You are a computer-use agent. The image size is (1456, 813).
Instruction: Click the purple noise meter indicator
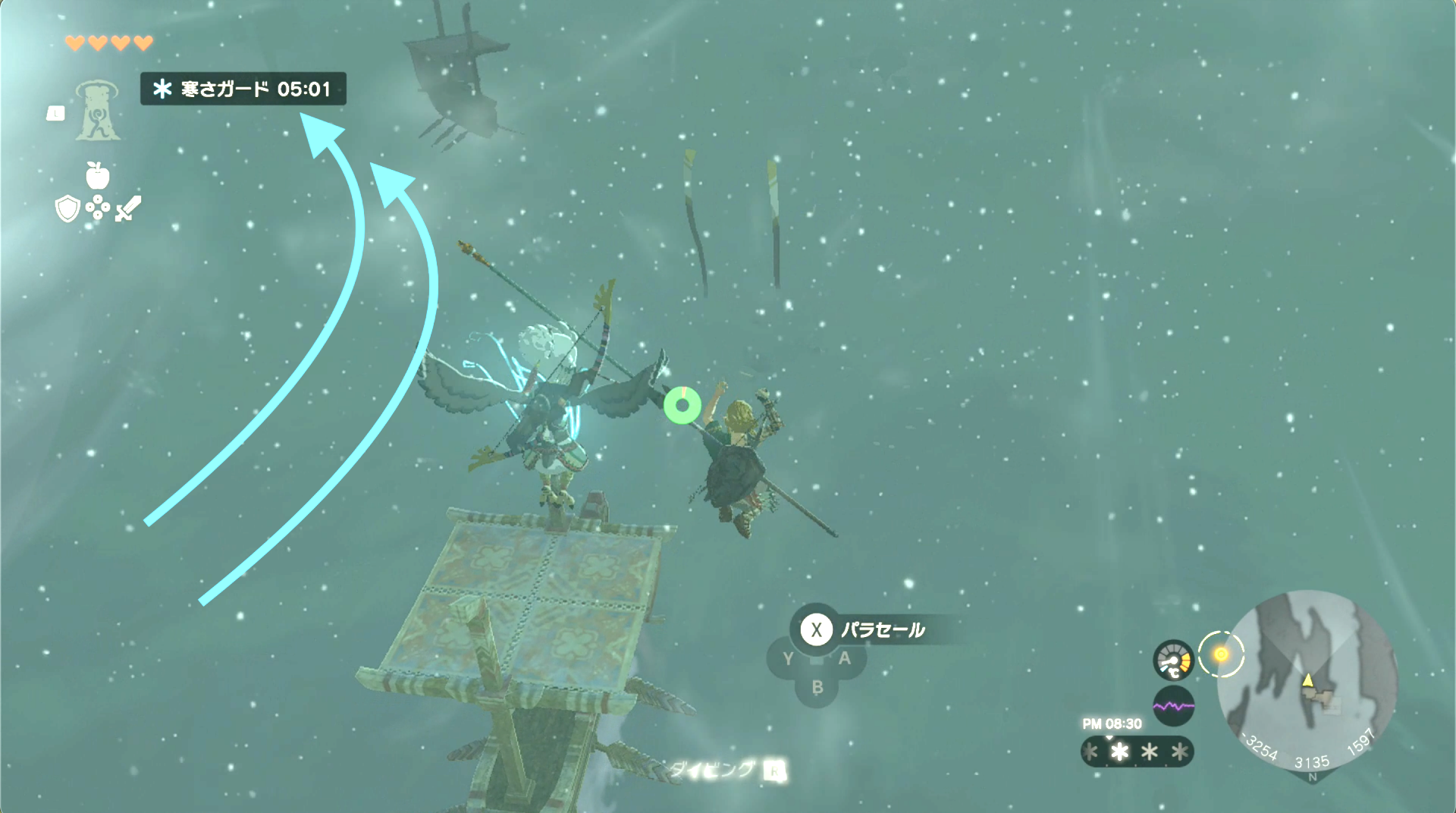coord(1174,706)
